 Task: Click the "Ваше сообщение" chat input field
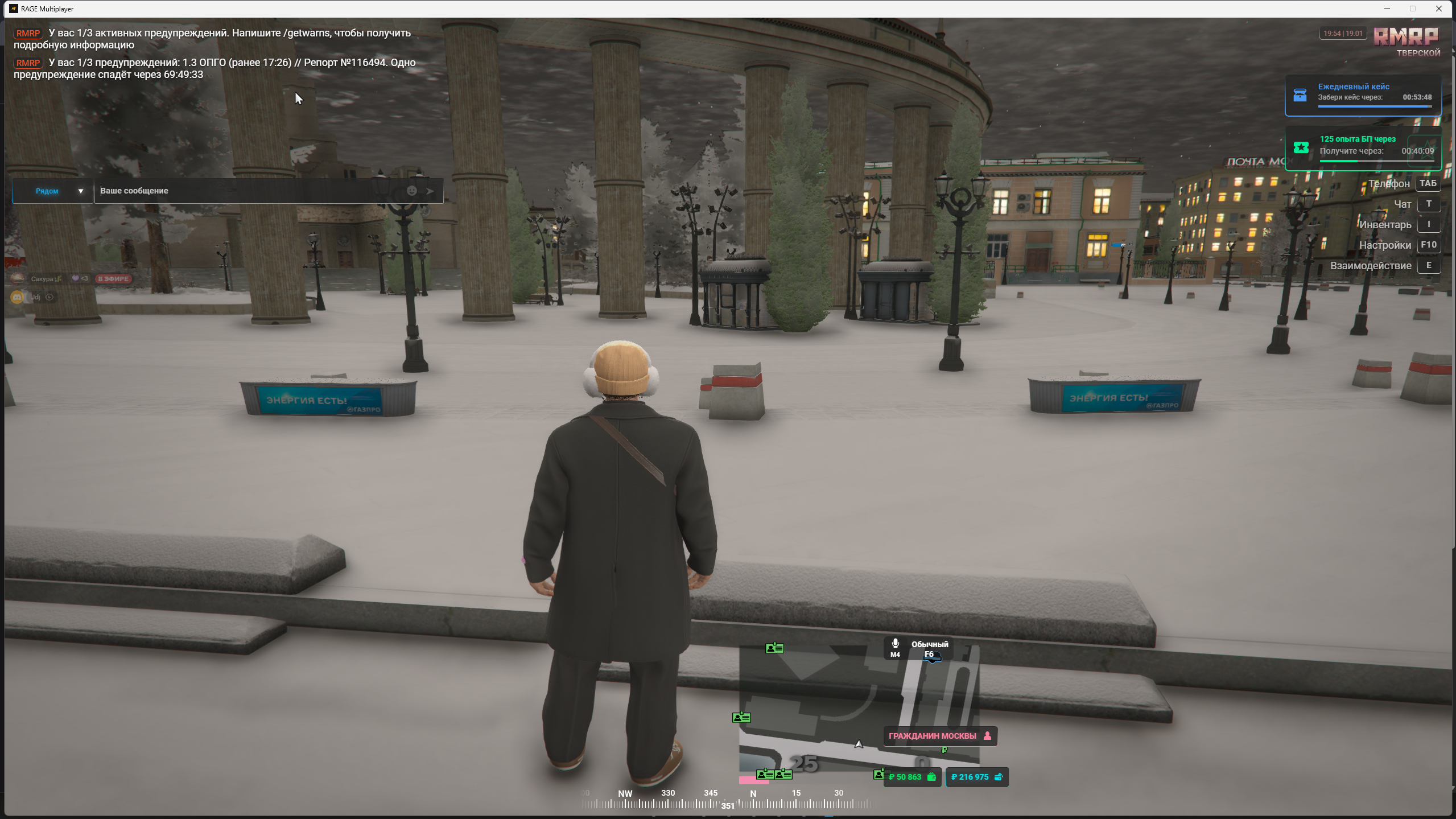[250, 191]
